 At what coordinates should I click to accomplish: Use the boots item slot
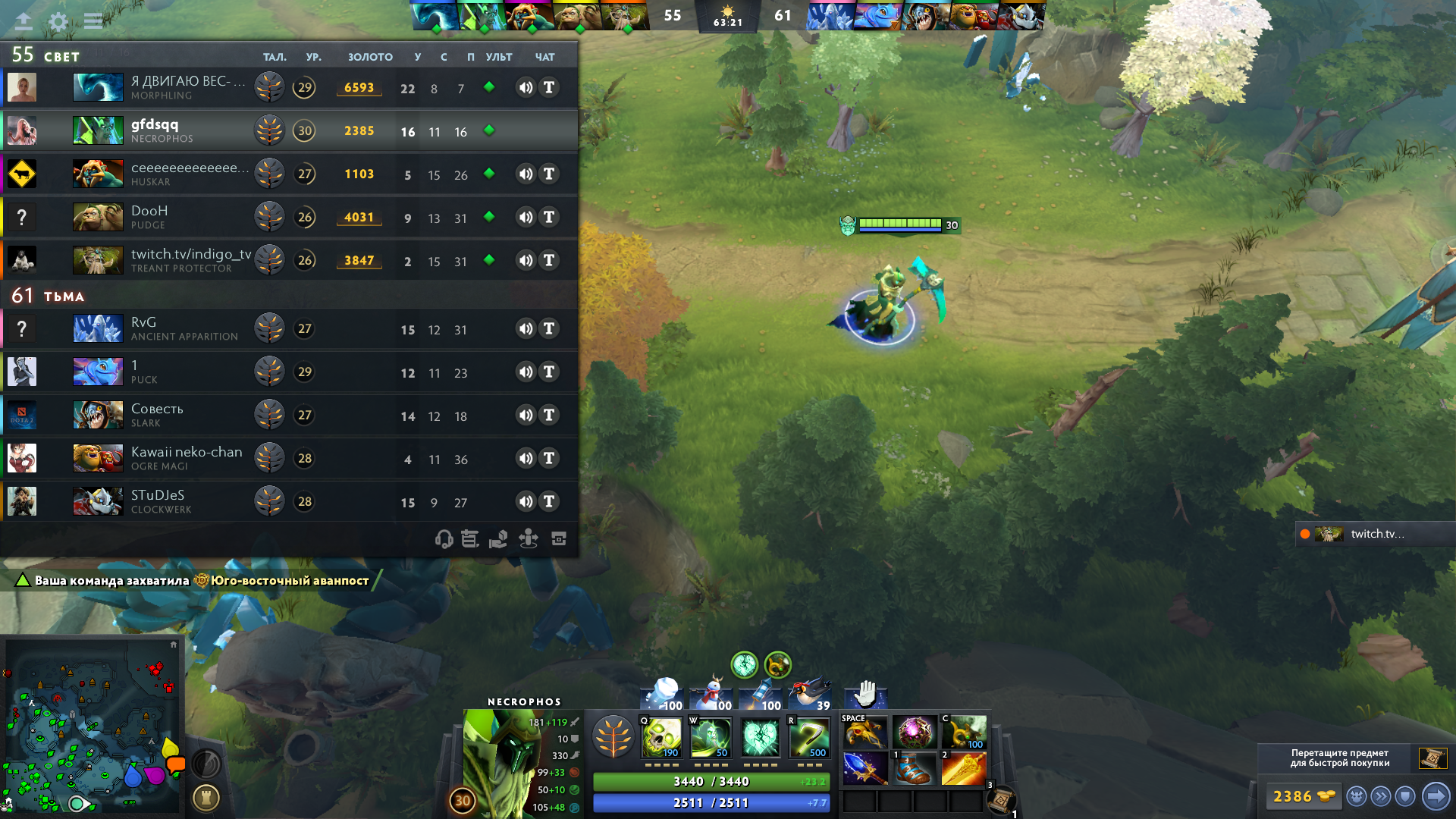(x=914, y=768)
